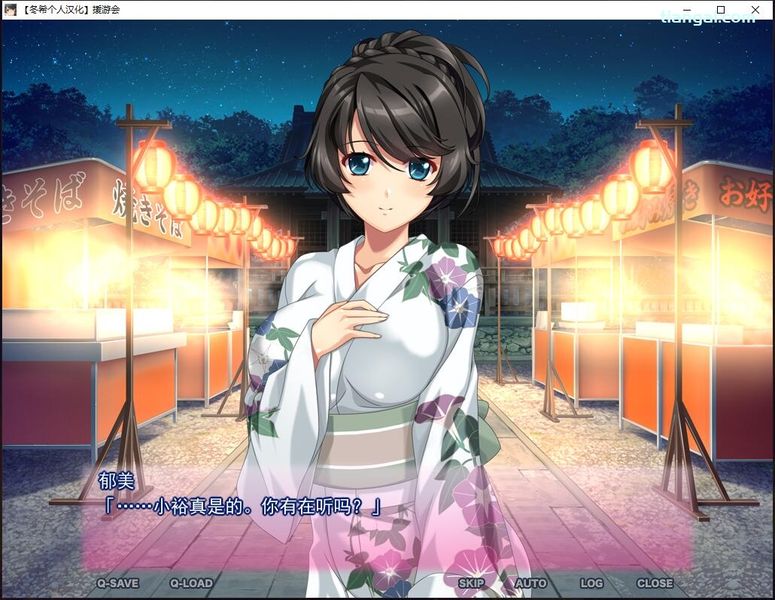Load the quick save with Q-LOAD
Image resolution: width=775 pixels, height=600 pixels.
point(190,583)
